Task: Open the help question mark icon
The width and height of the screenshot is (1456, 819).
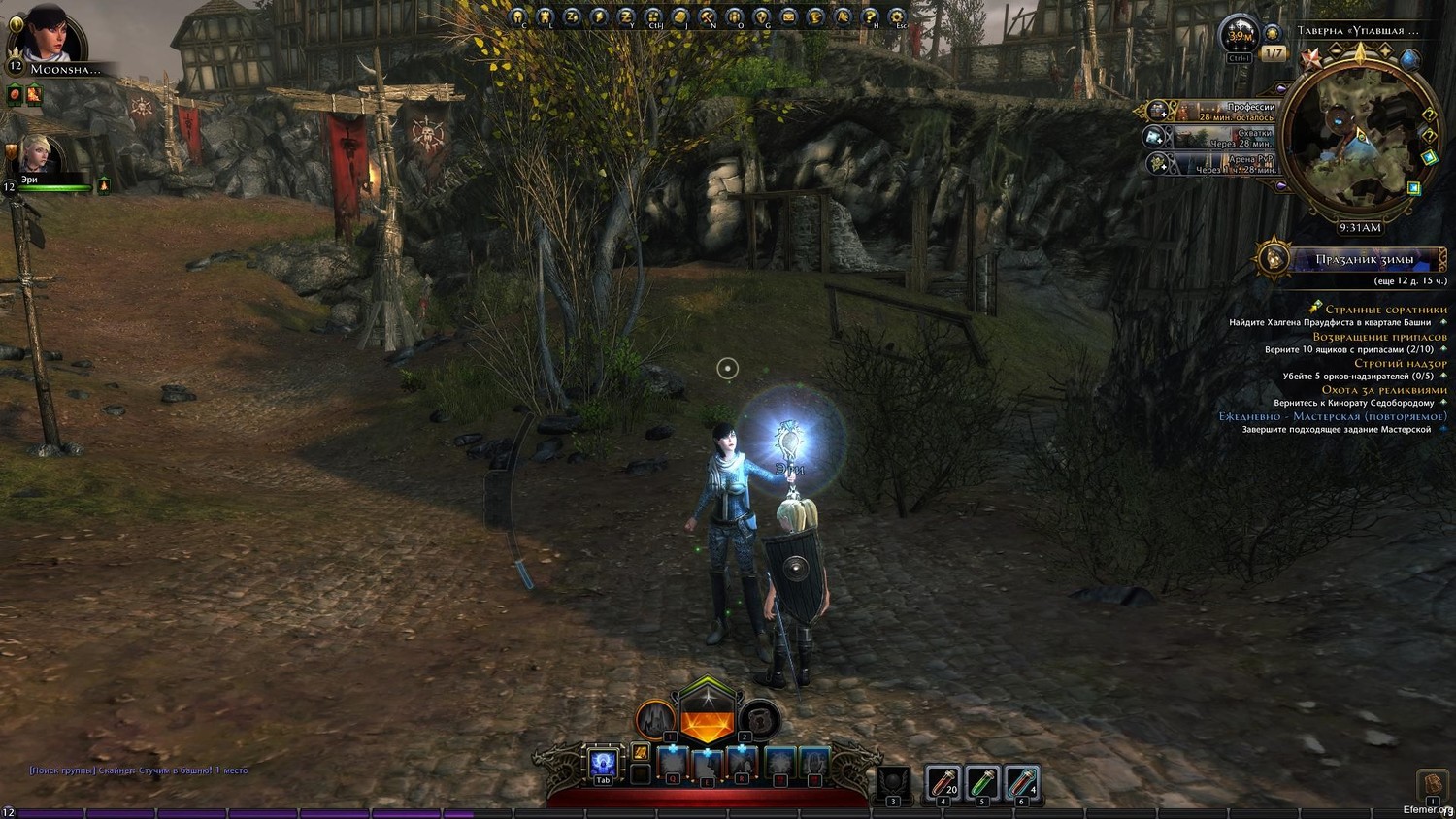Action: click(x=870, y=16)
